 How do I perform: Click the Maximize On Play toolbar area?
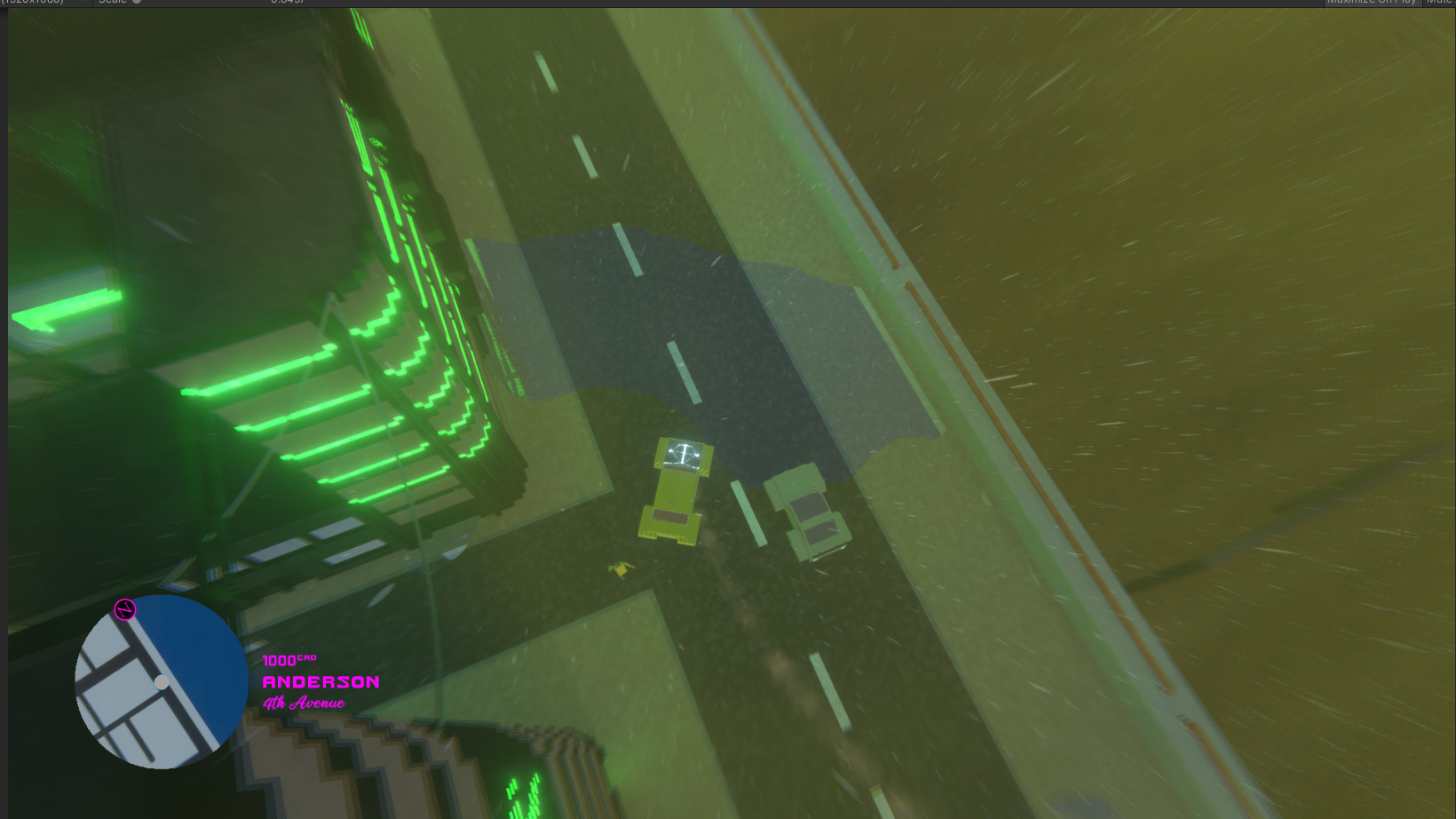pyautogui.click(x=1372, y=4)
